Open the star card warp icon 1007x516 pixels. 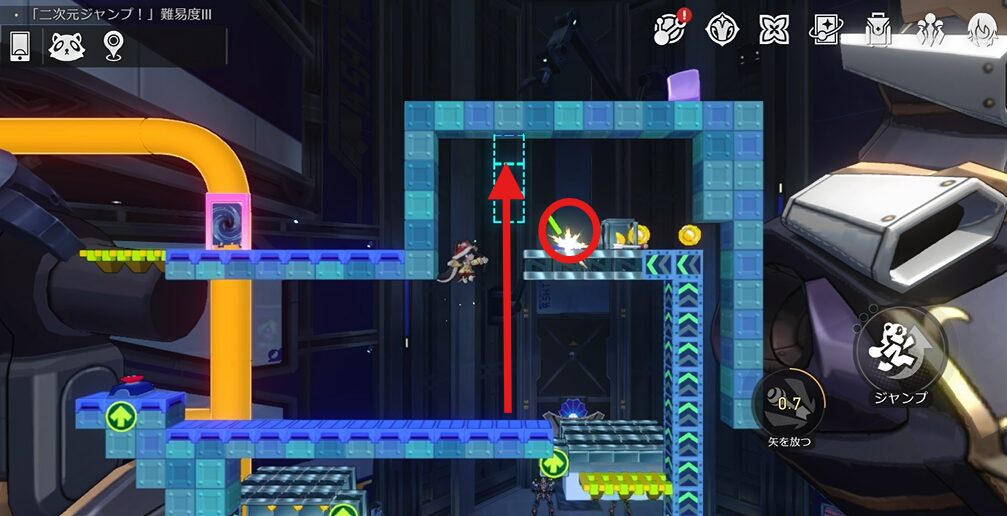click(x=827, y=30)
